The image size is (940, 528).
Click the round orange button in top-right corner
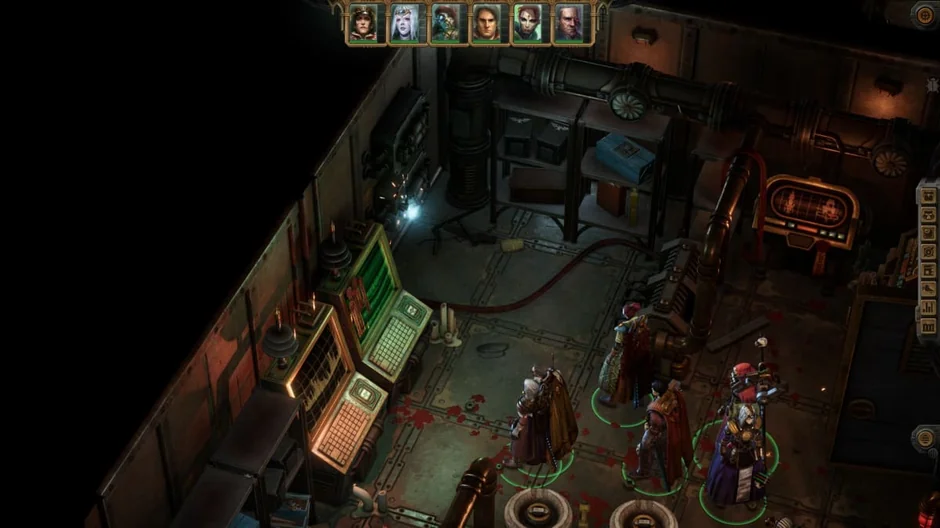925,13
